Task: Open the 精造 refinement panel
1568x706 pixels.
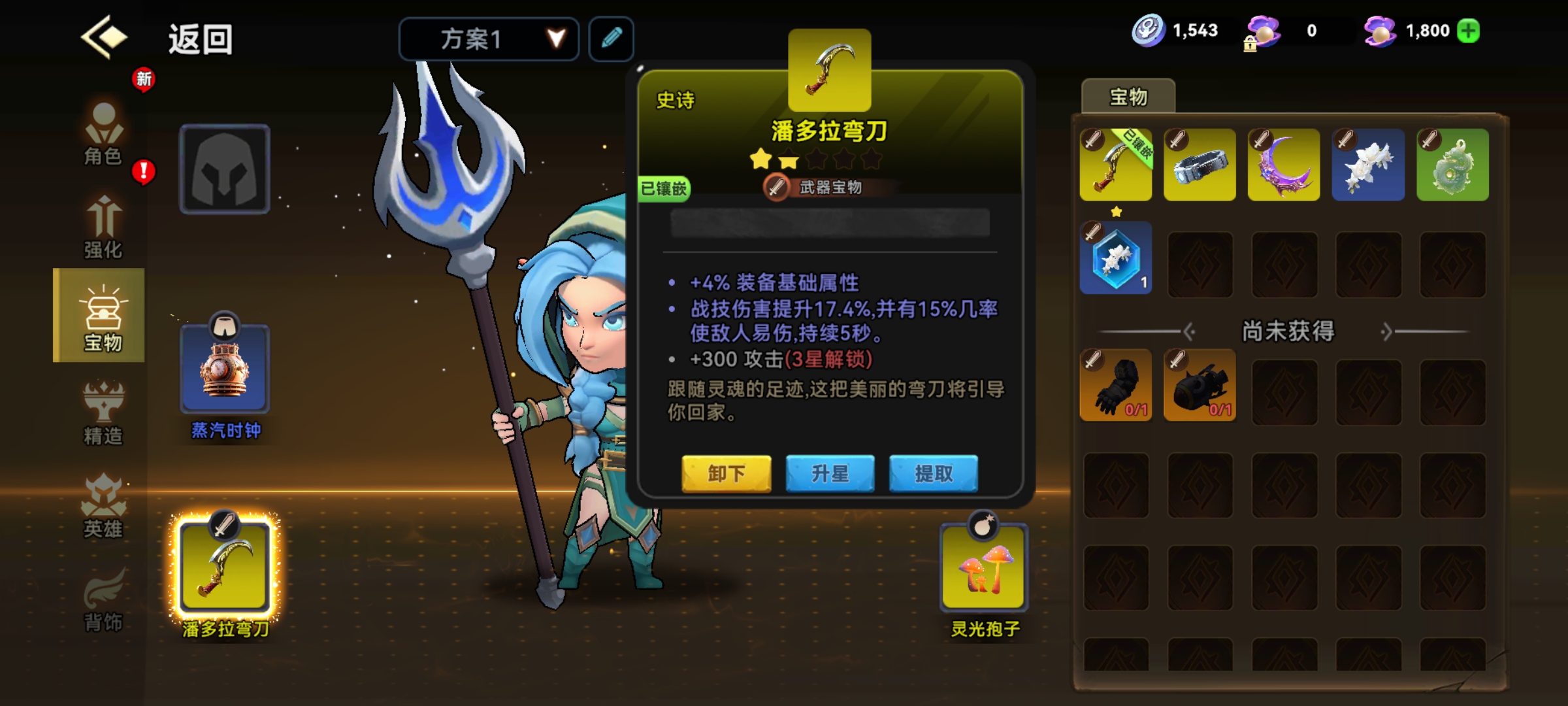Action: click(105, 412)
